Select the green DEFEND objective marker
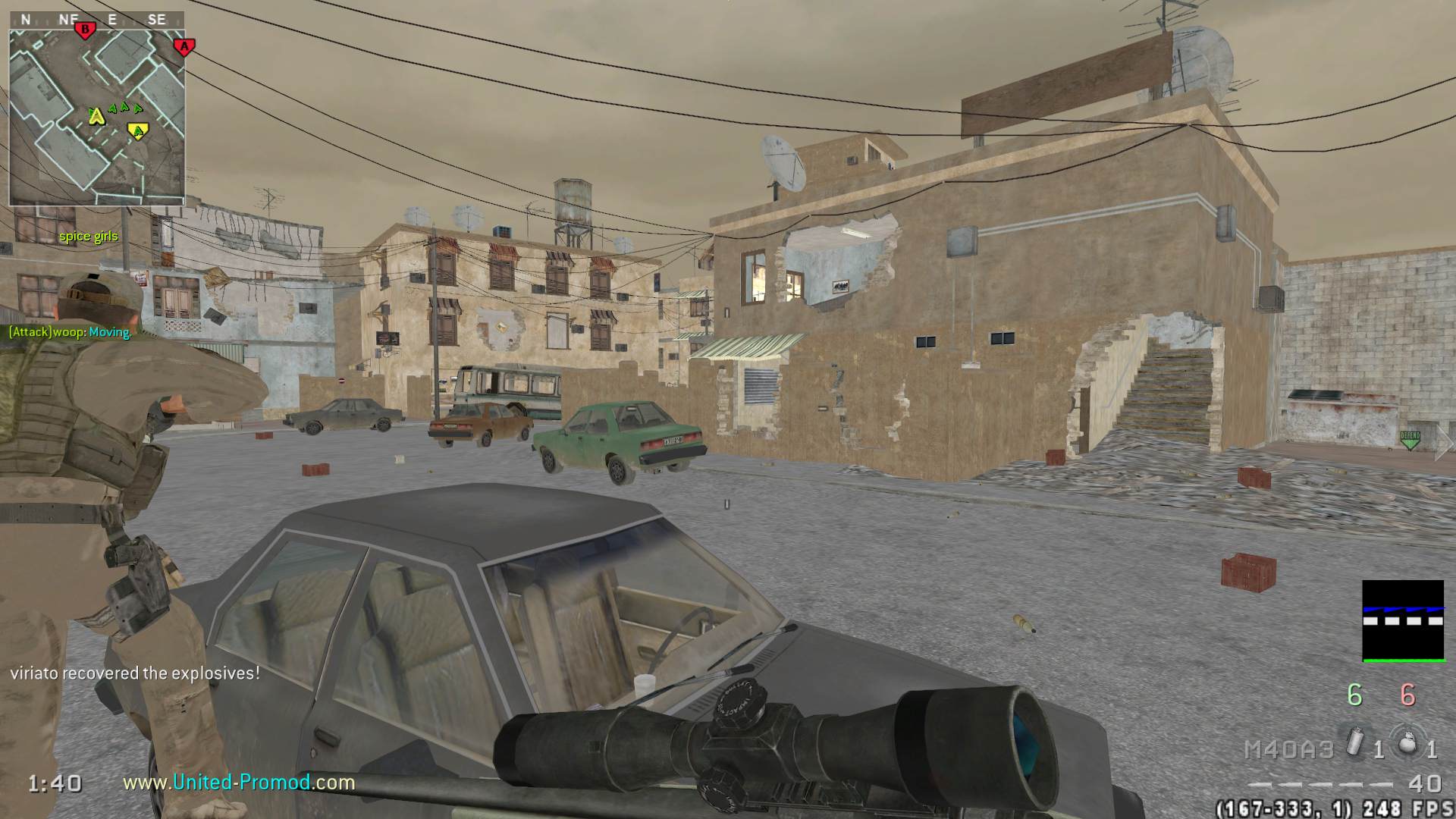Image resolution: width=1456 pixels, height=819 pixels. pyautogui.click(x=1410, y=439)
